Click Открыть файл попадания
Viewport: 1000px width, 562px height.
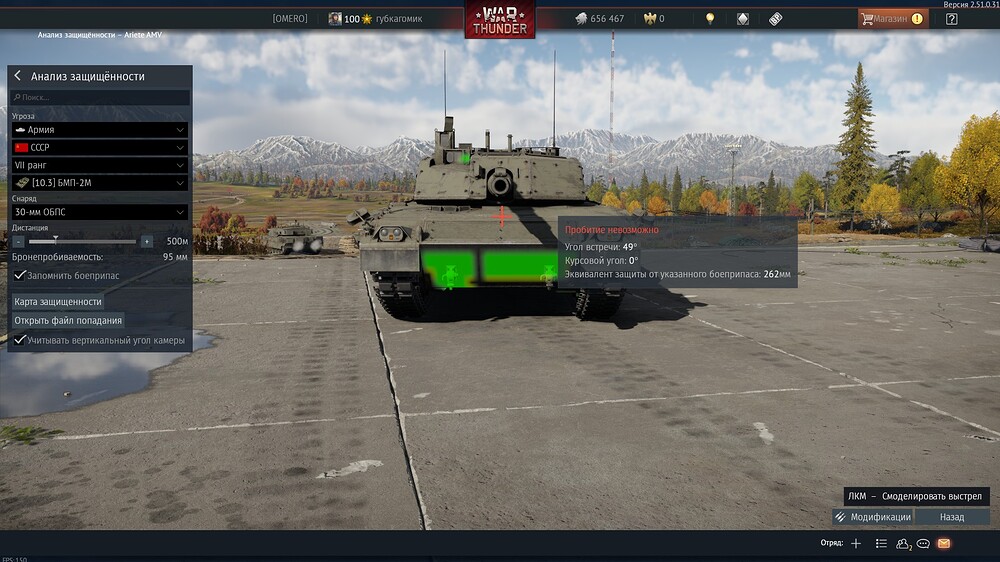point(68,320)
